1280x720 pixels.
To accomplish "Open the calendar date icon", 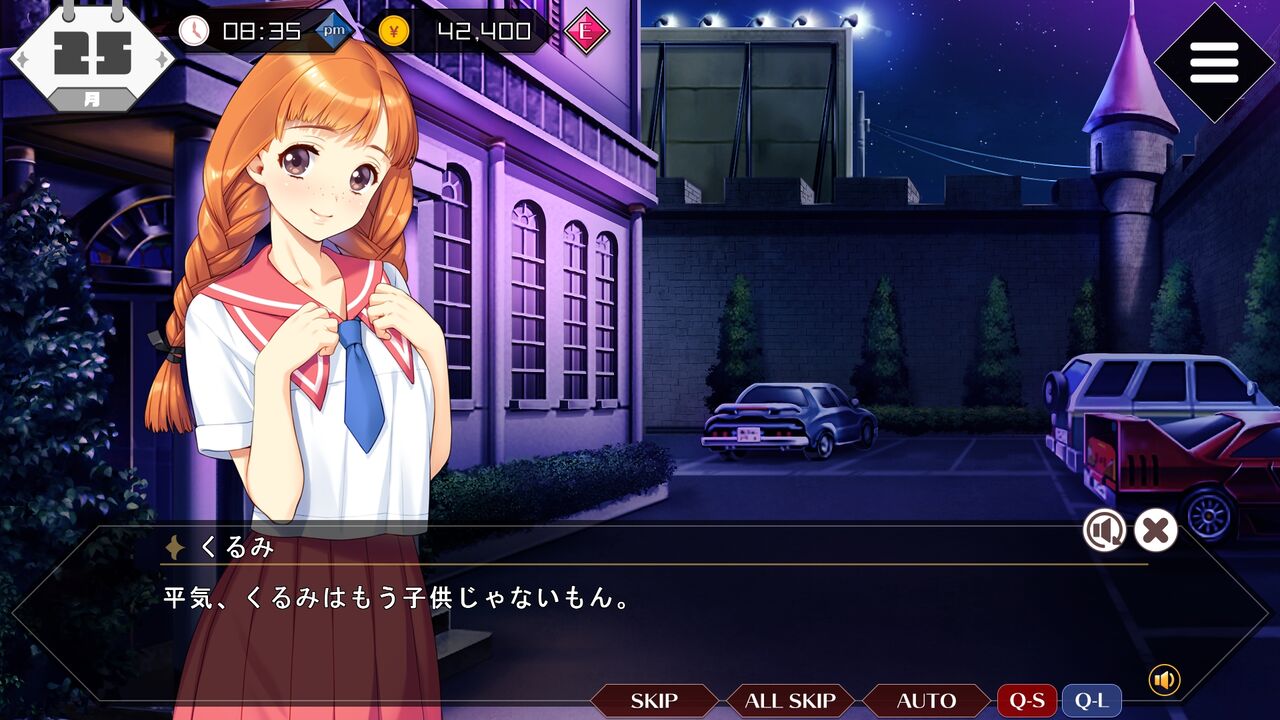I will click(x=92, y=55).
